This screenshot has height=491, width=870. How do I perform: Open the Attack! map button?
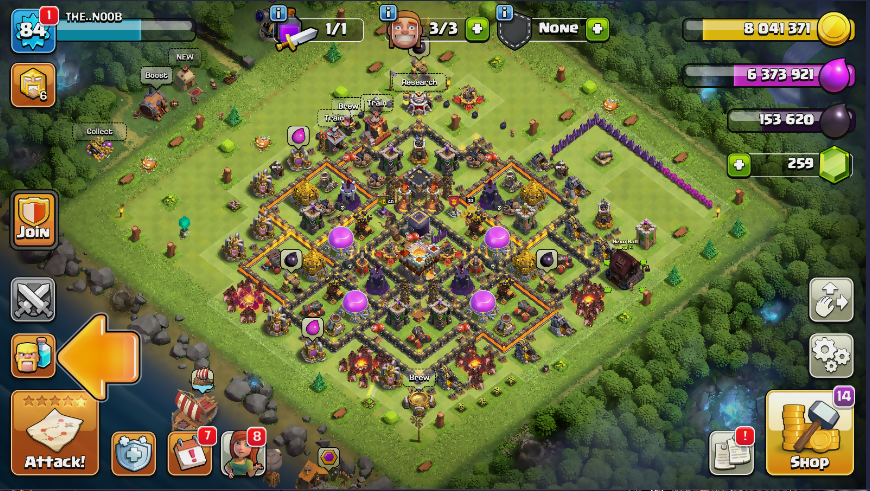(55, 432)
